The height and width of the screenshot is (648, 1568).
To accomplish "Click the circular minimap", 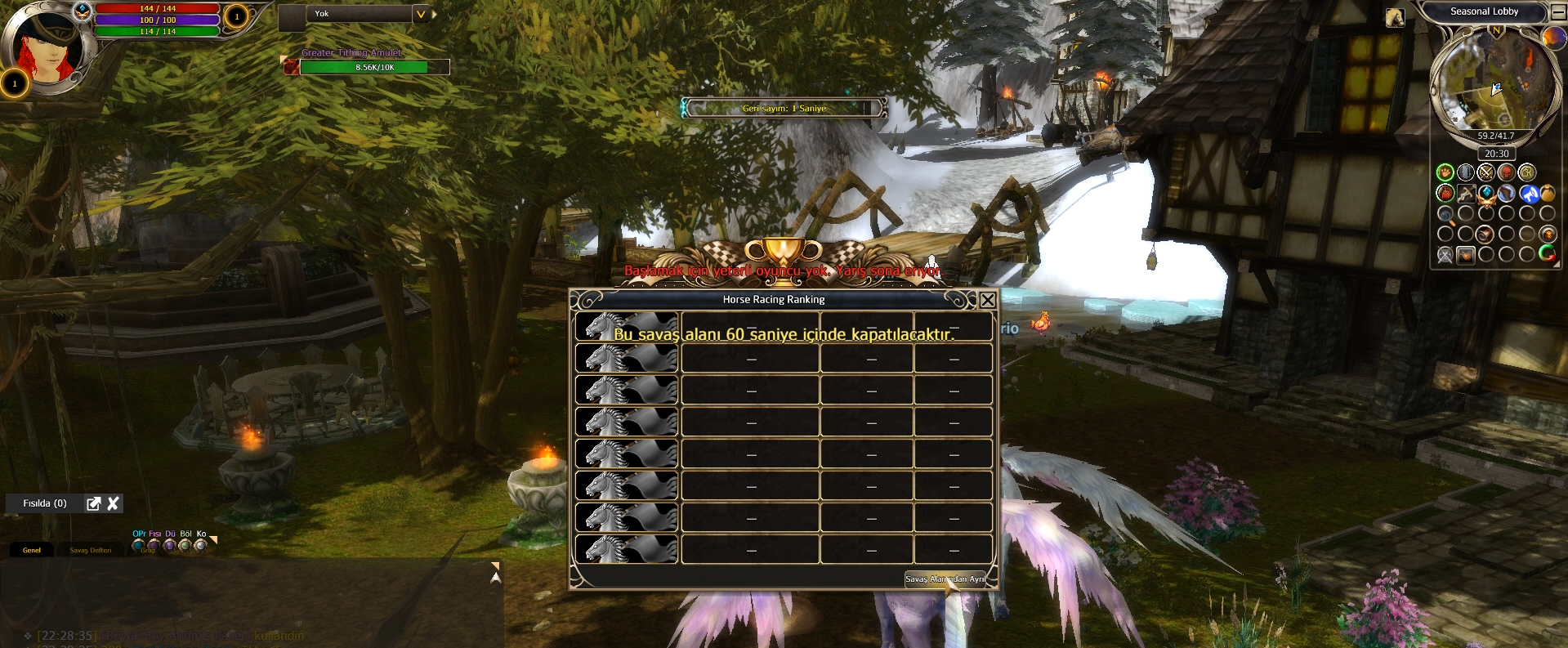I will click(x=1494, y=82).
